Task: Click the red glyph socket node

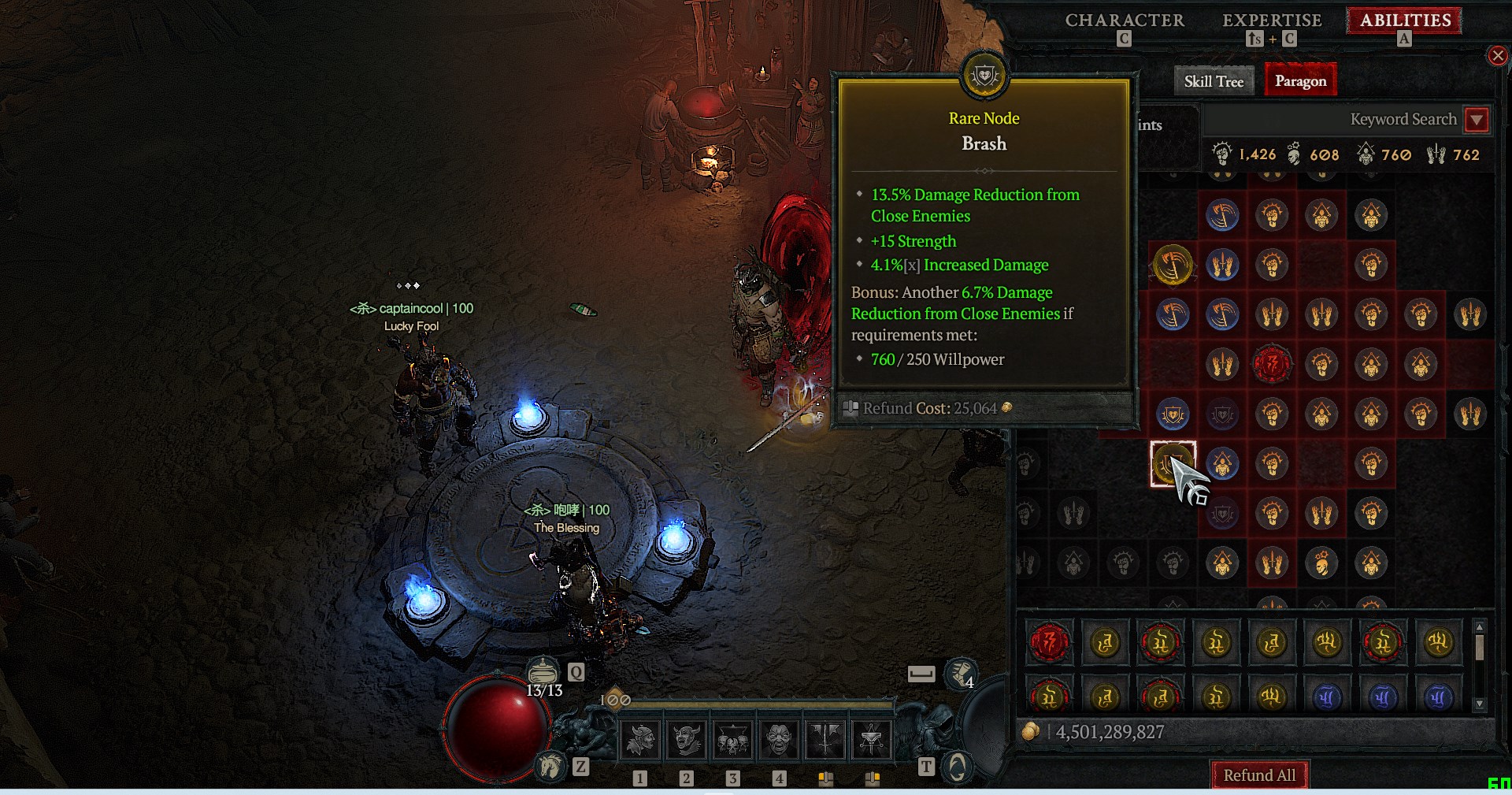Action: (1271, 364)
